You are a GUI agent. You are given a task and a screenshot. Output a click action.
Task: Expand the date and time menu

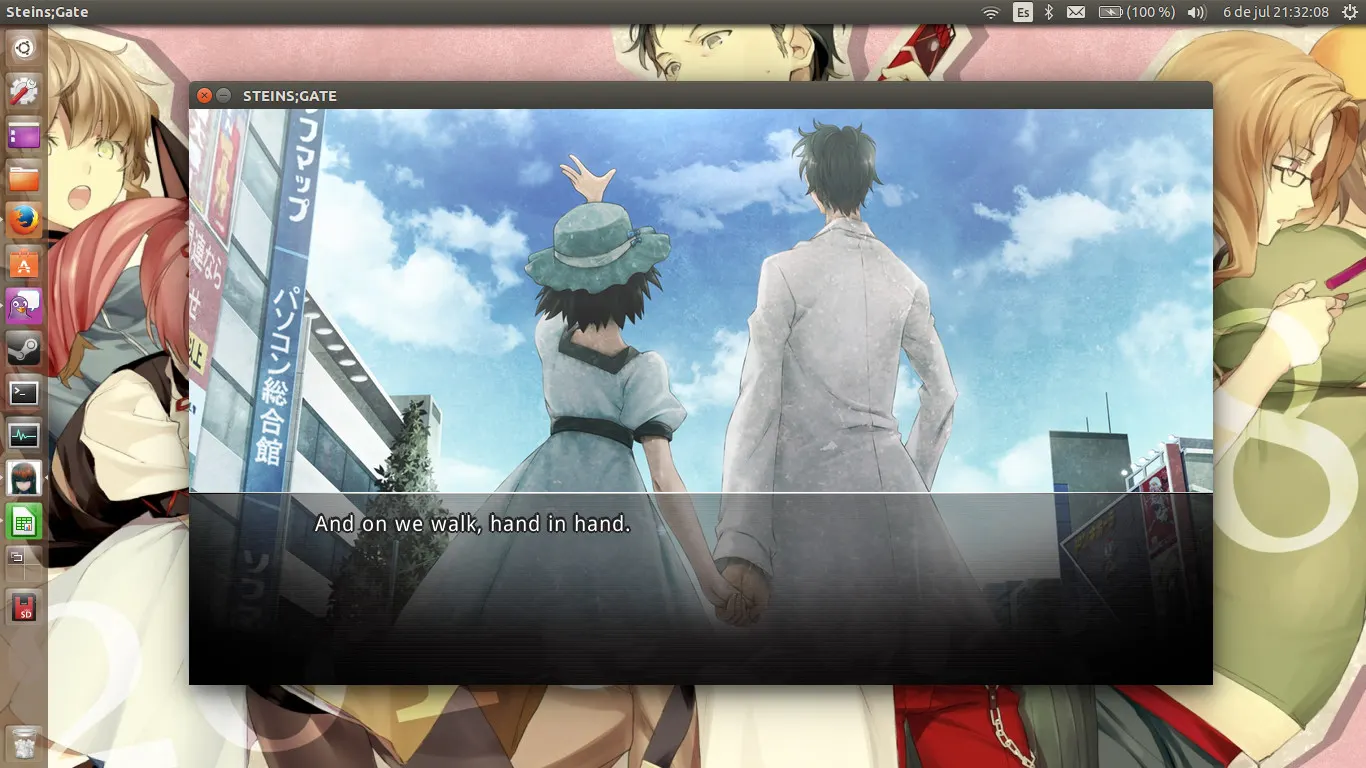[1274, 12]
